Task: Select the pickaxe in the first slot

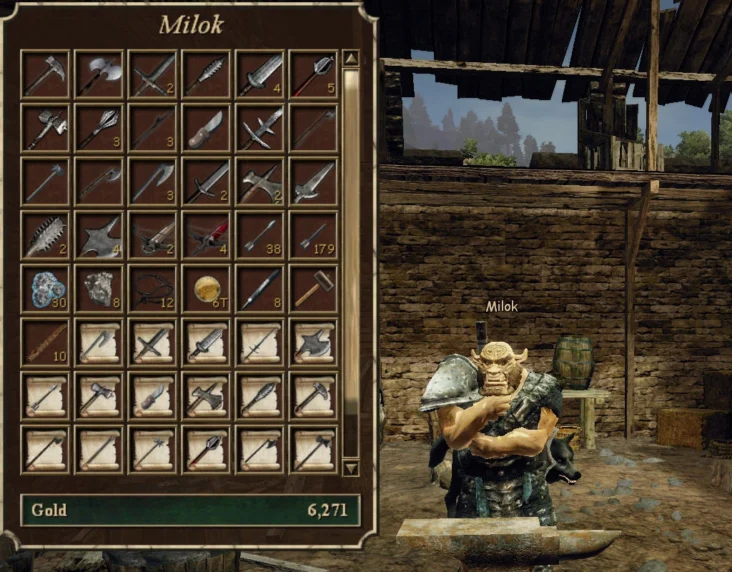Action: 45,75
